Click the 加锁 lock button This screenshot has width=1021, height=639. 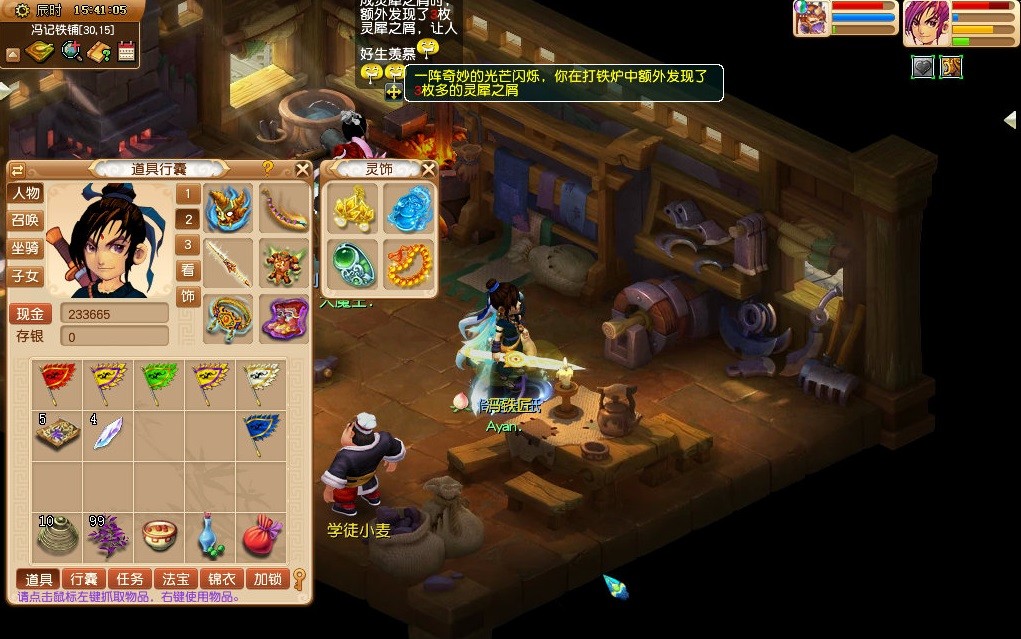tap(267, 579)
